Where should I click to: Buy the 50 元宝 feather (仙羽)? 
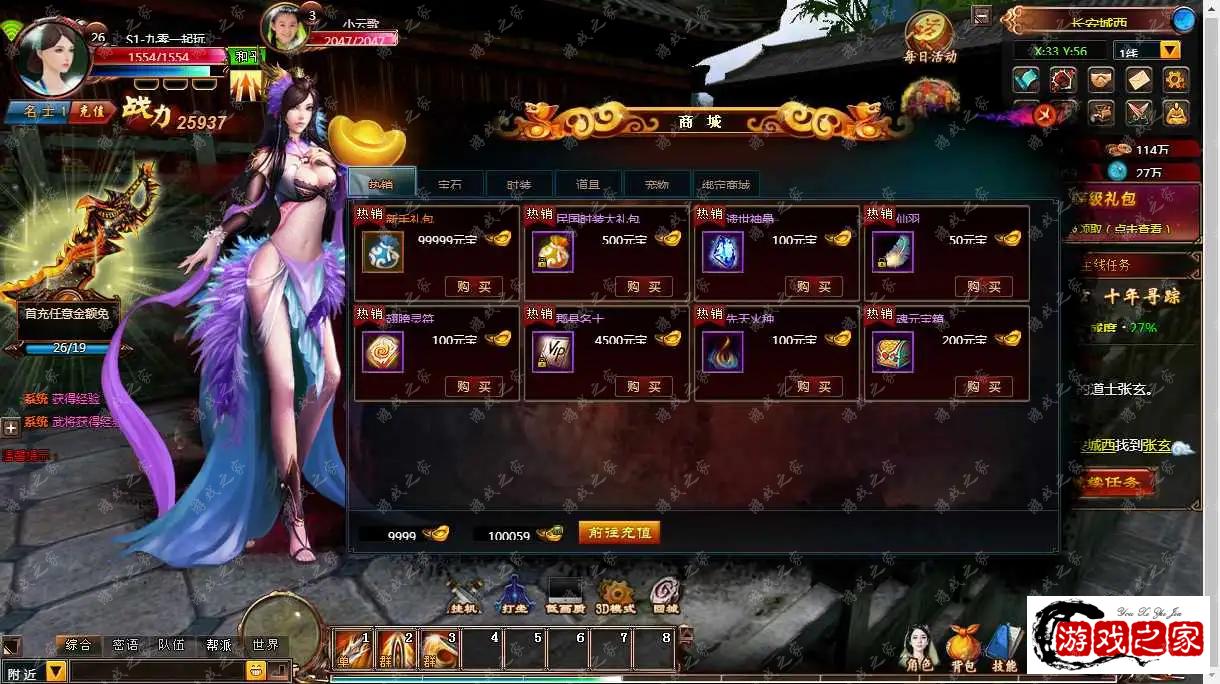[x=983, y=287]
